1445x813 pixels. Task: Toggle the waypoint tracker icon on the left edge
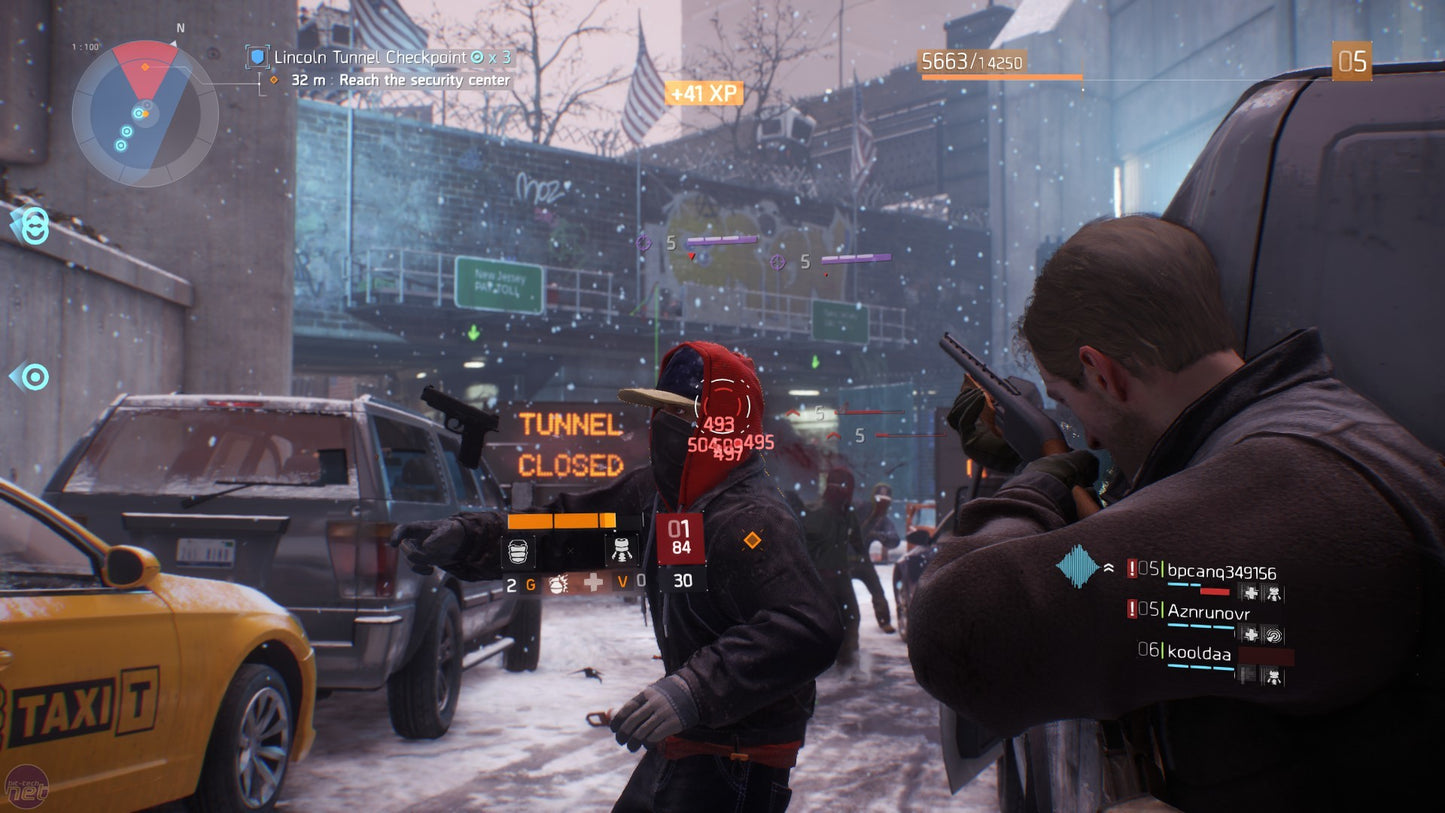(33, 376)
